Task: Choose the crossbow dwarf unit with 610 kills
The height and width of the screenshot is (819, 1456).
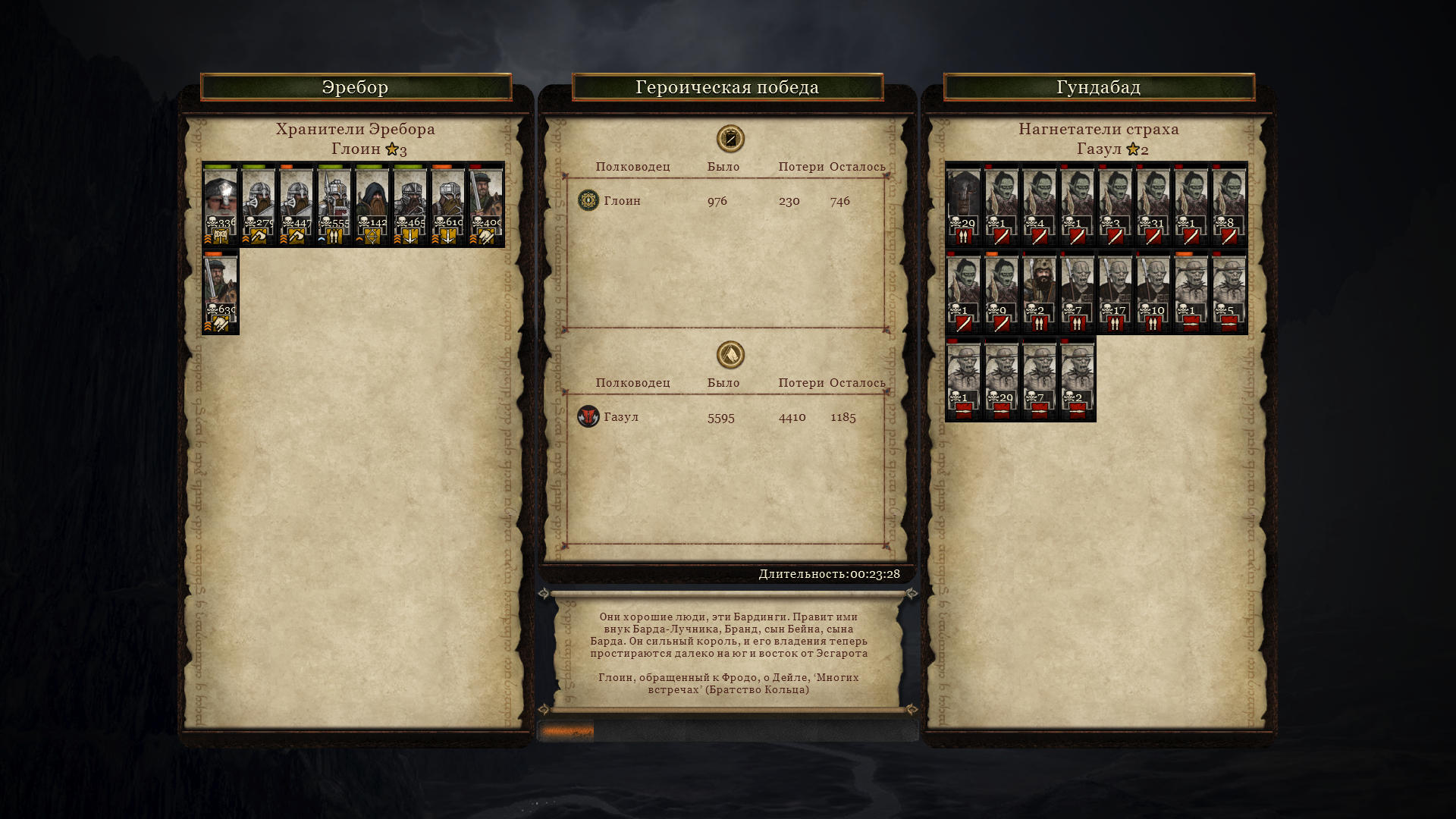Action: pos(448,205)
